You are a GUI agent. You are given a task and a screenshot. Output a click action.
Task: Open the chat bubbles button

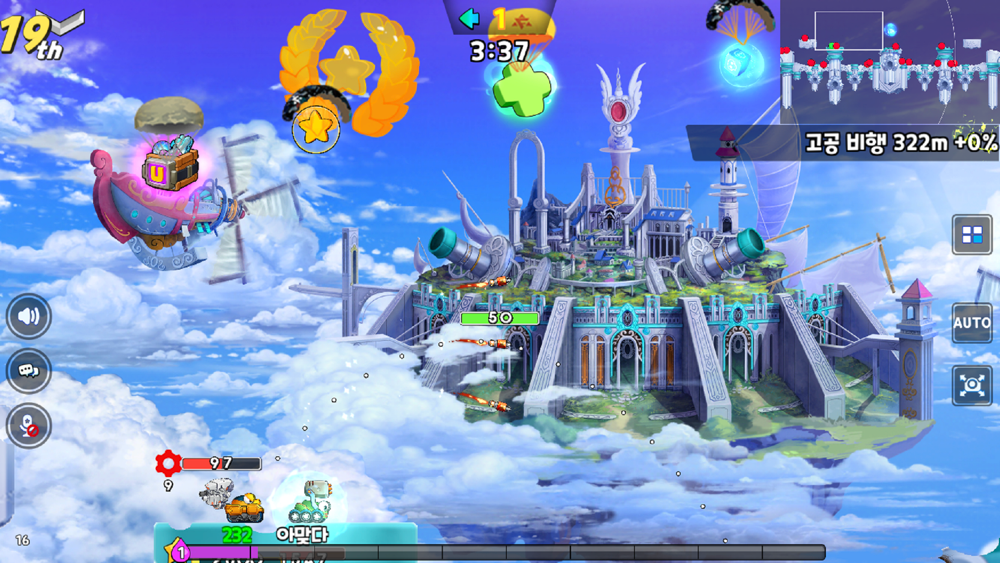pyautogui.click(x=29, y=371)
